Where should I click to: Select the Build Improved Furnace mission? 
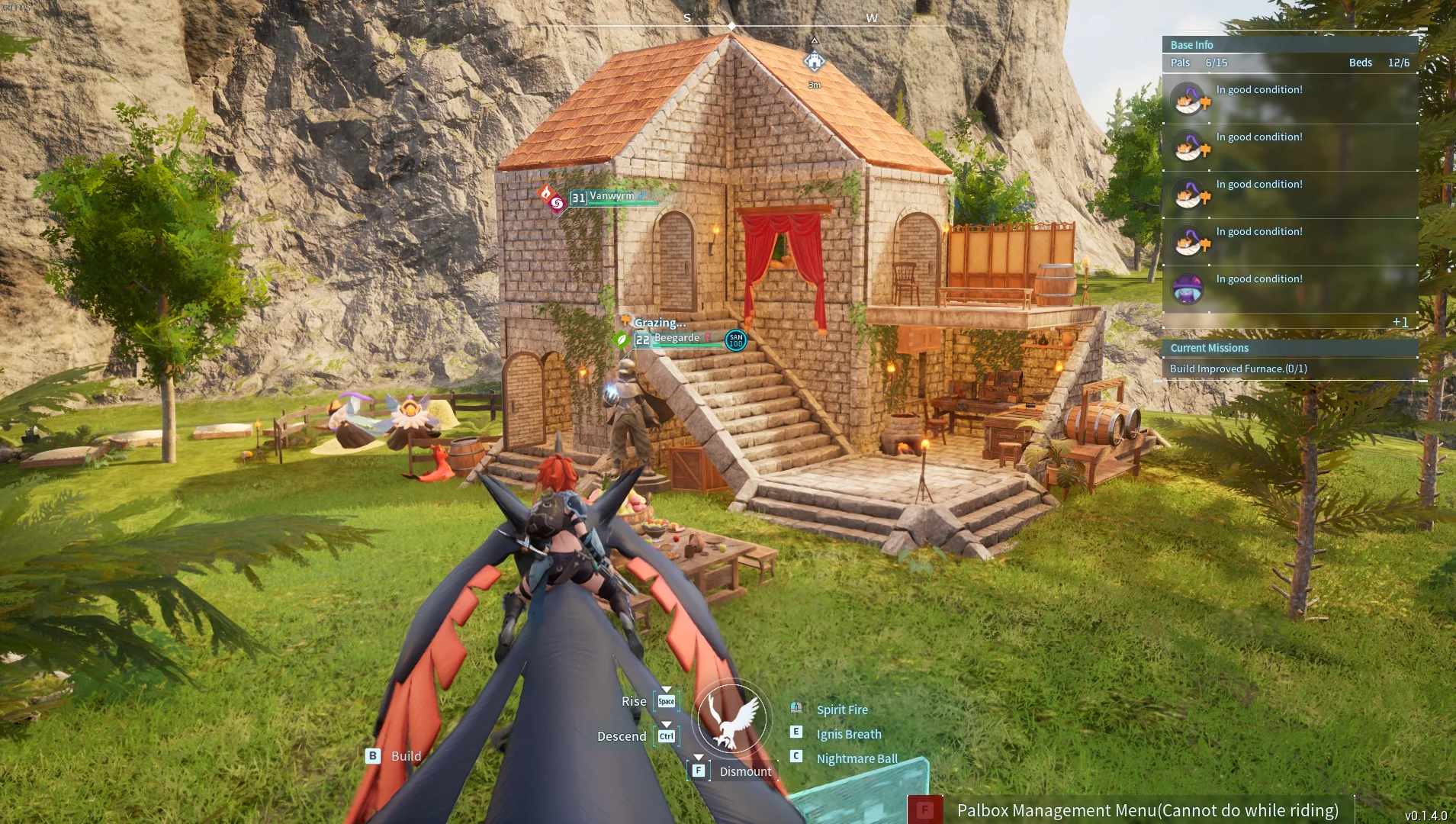tap(1238, 369)
